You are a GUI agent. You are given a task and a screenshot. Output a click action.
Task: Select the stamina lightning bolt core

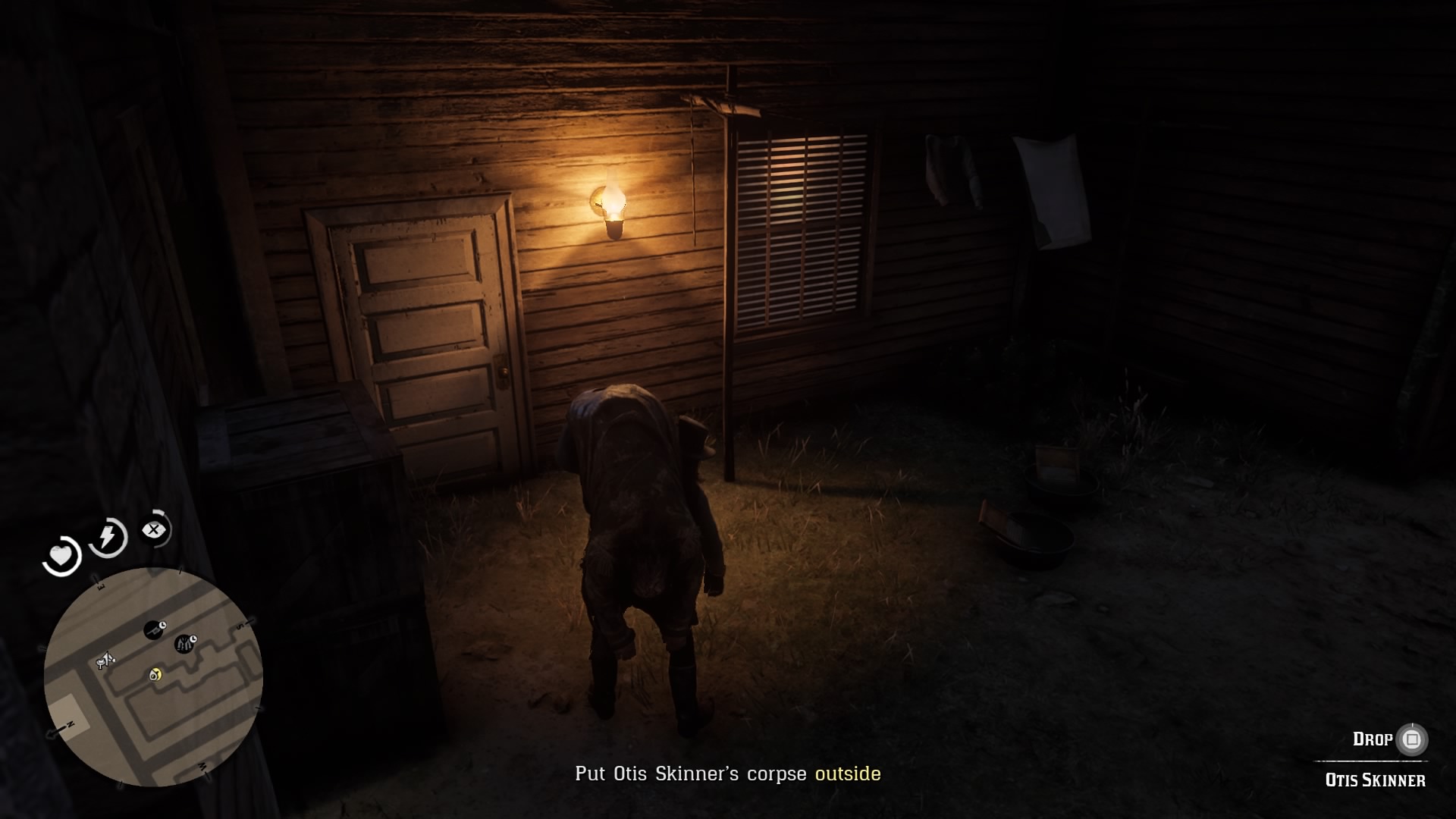click(106, 537)
